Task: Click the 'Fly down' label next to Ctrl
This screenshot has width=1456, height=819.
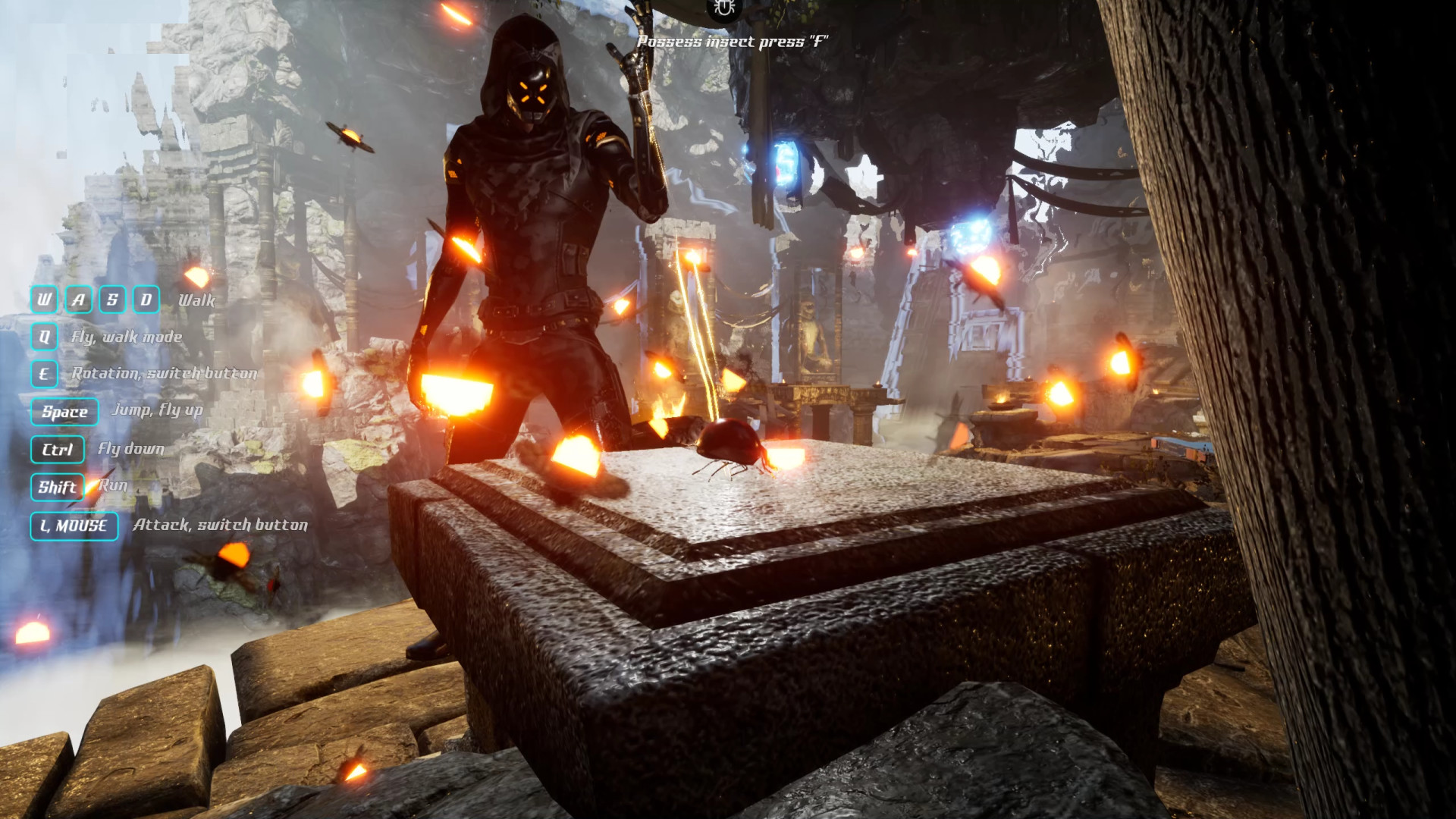Action: (130, 449)
